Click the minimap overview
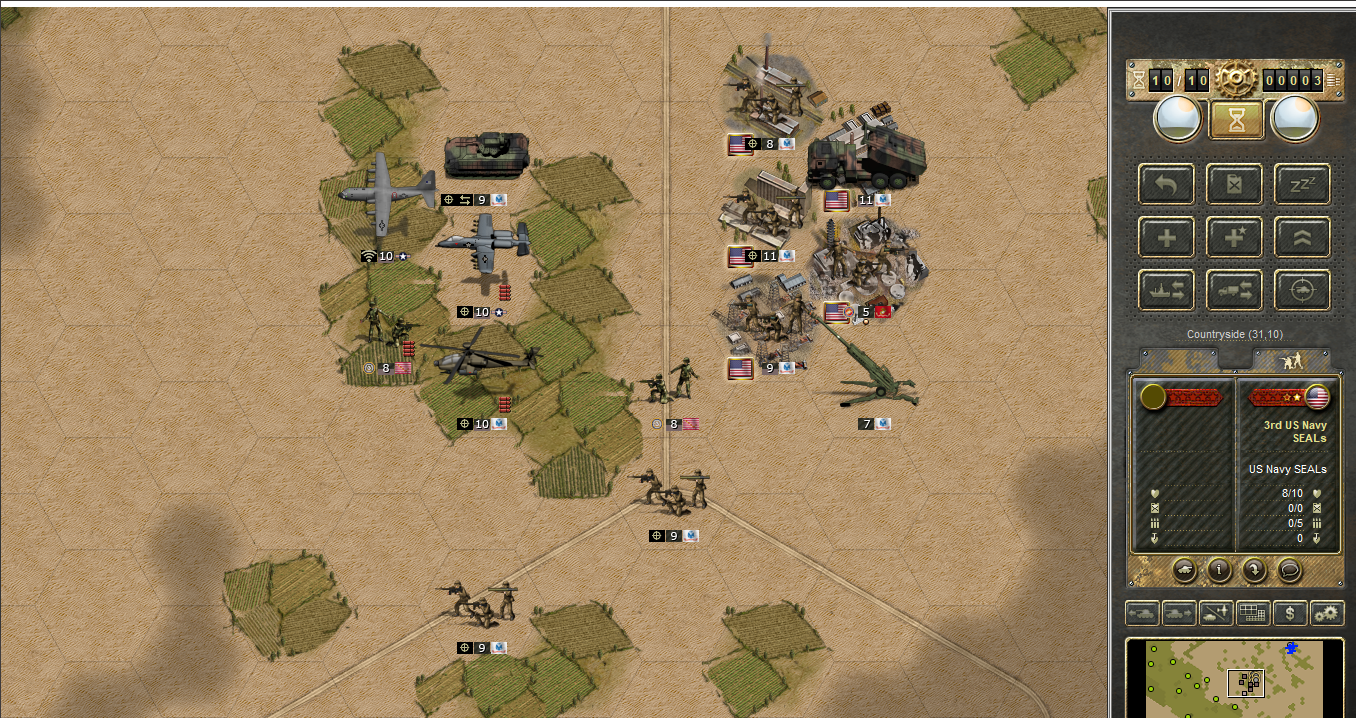Screen dimensions: 1356x718 pos(1237,678)
